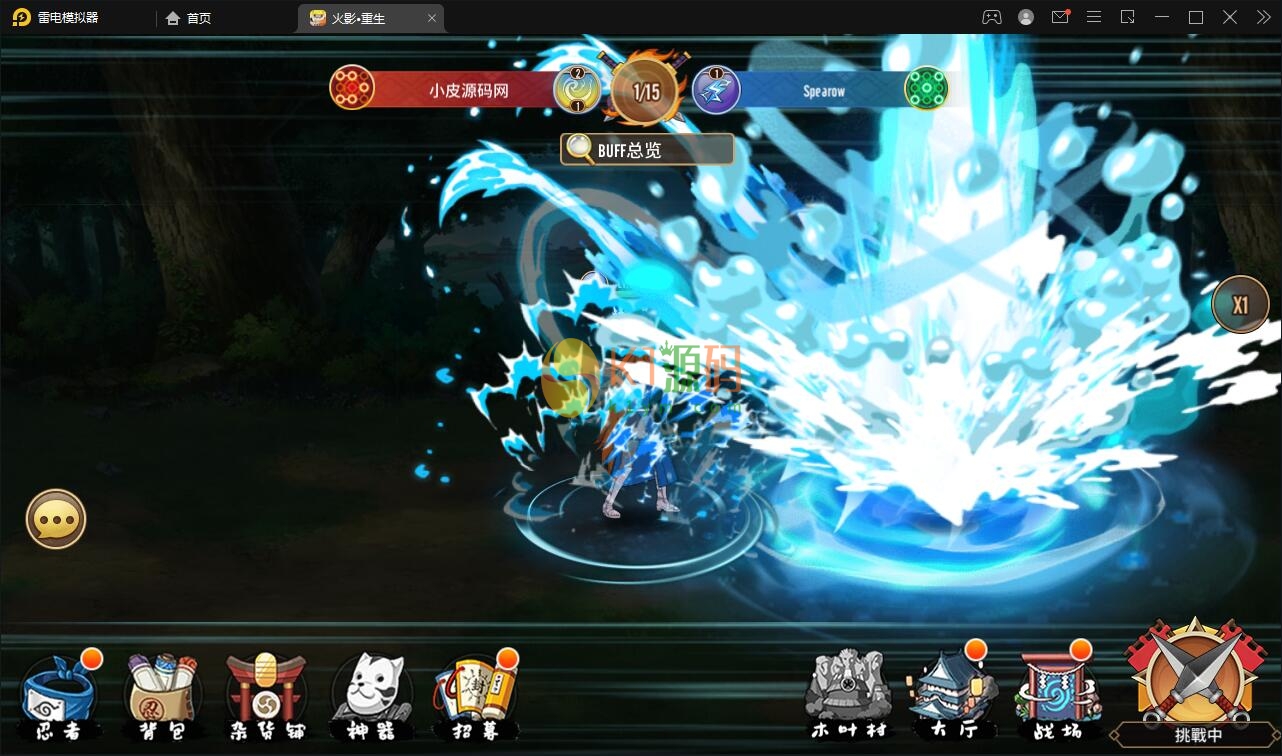This screenshot has width=1282, height=756.
Task: Open the 背包 backpack
Action: tap(162, 695)
